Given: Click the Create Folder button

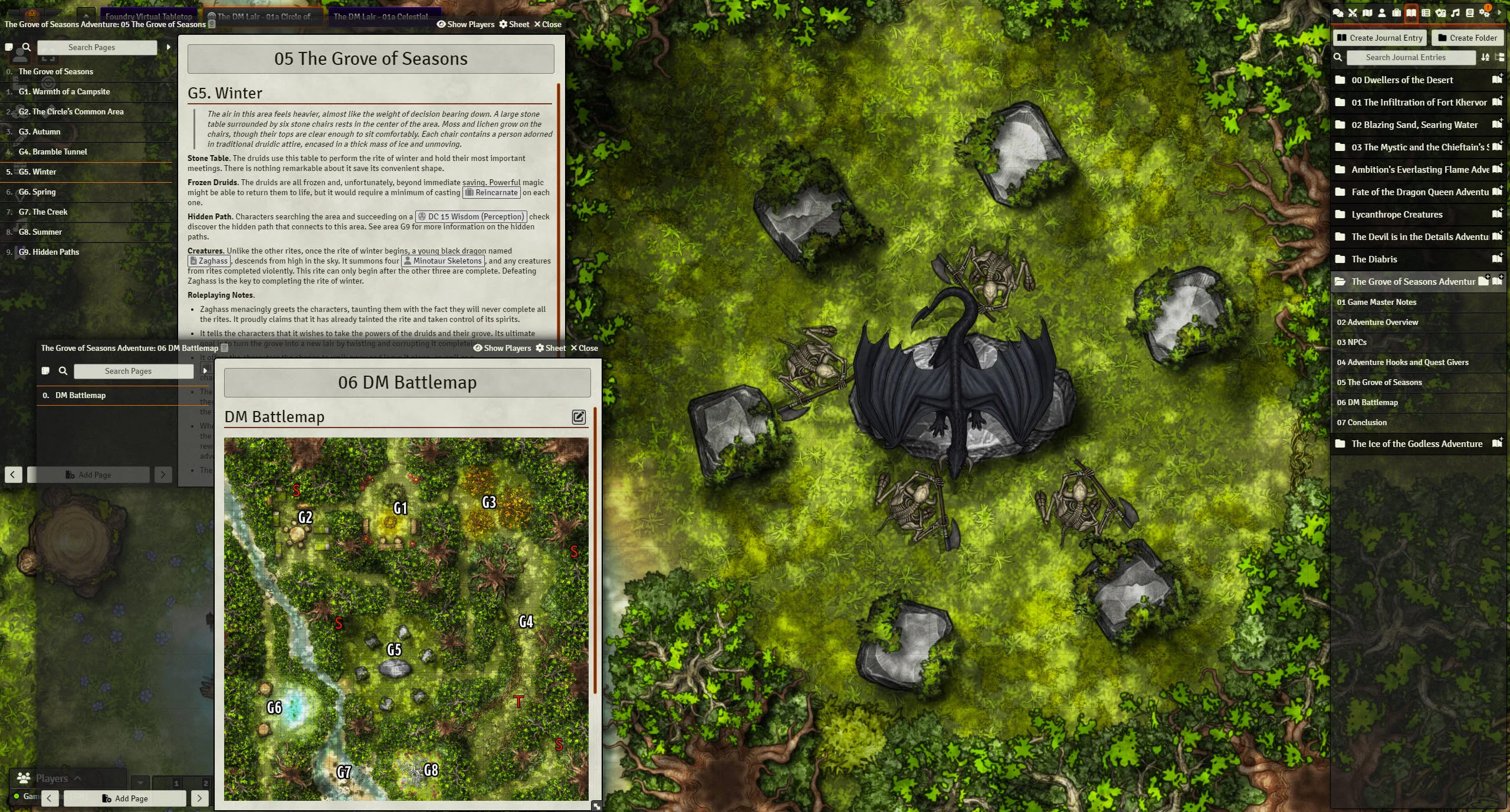Looking at the screenshot, I should (x=1467, y=38).
